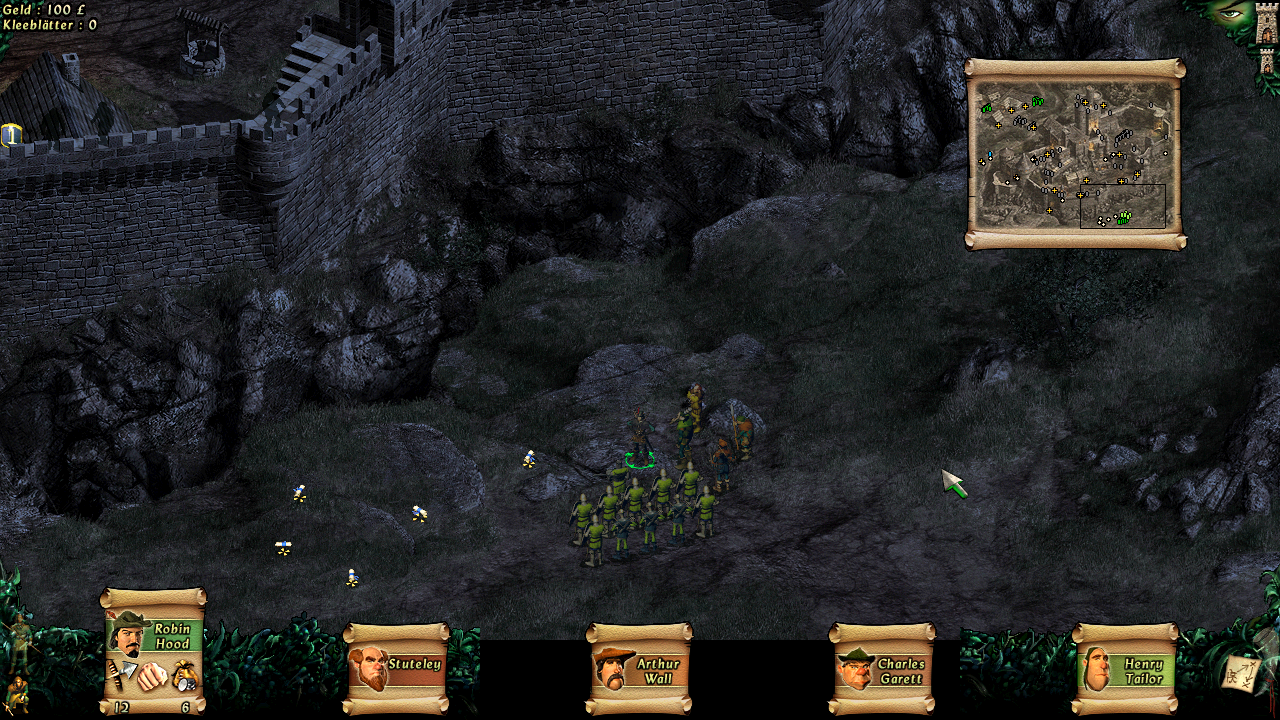Pick Charles Garett's character scroll

tap(882, 669)
